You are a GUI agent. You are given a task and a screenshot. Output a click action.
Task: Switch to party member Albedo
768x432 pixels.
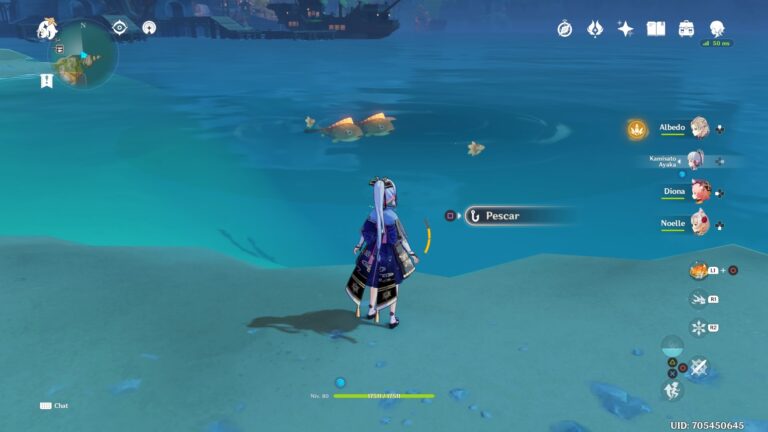(x=698, y=128)
